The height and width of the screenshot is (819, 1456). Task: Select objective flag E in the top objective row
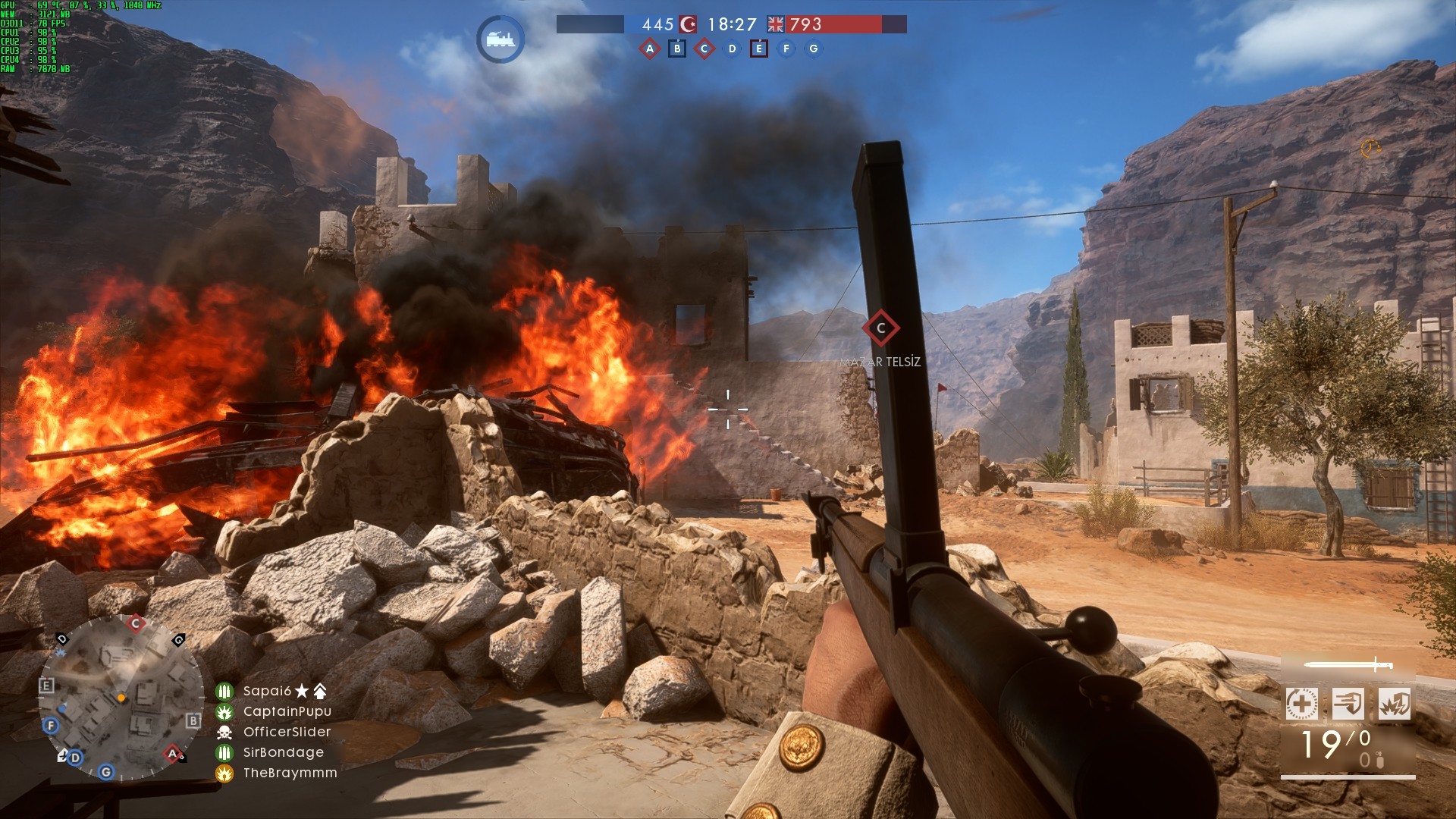pos(758,49)
